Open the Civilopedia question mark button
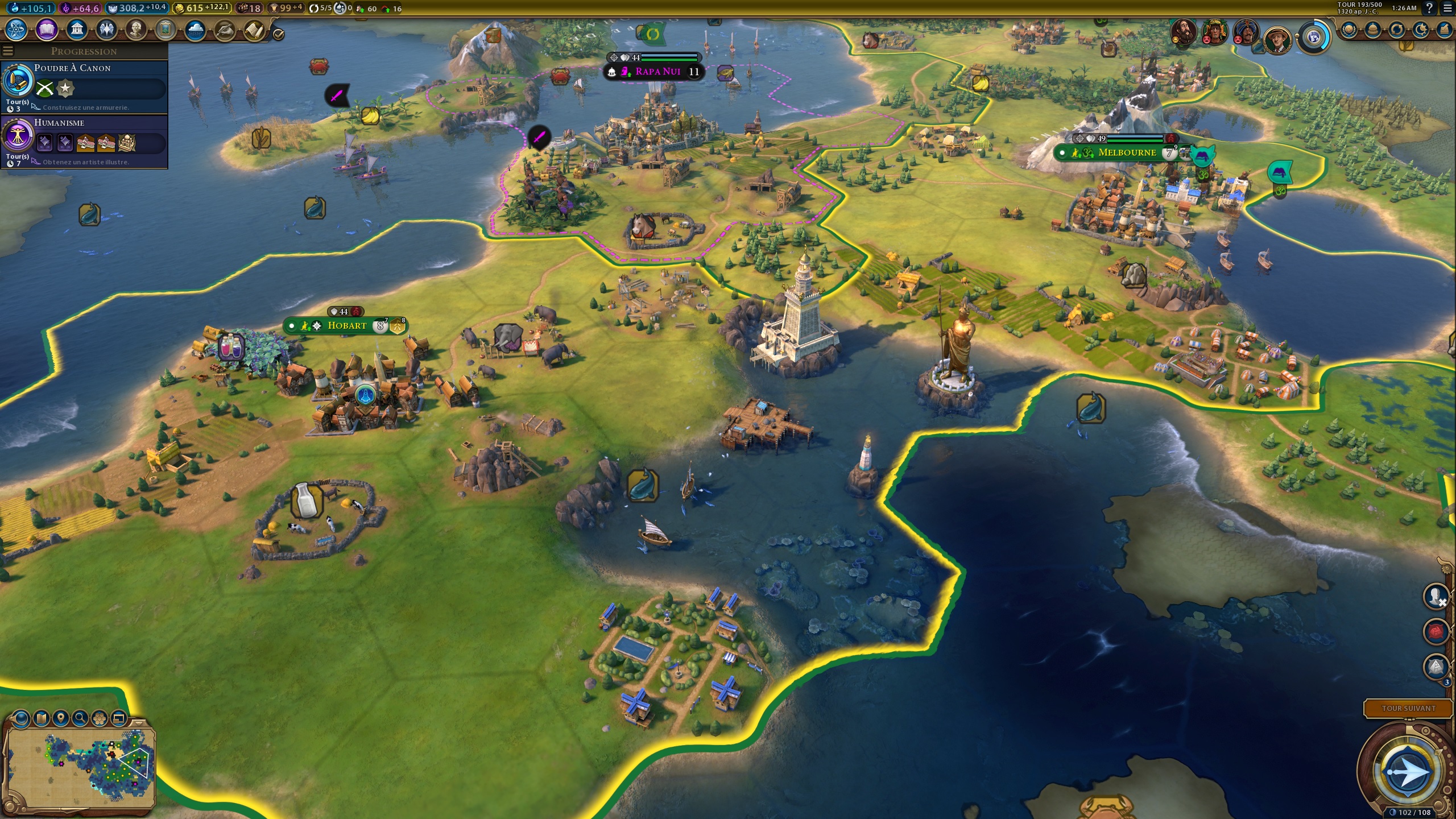The height and width of the screenshot is (819, 1456). click(x=1429, y=8)
